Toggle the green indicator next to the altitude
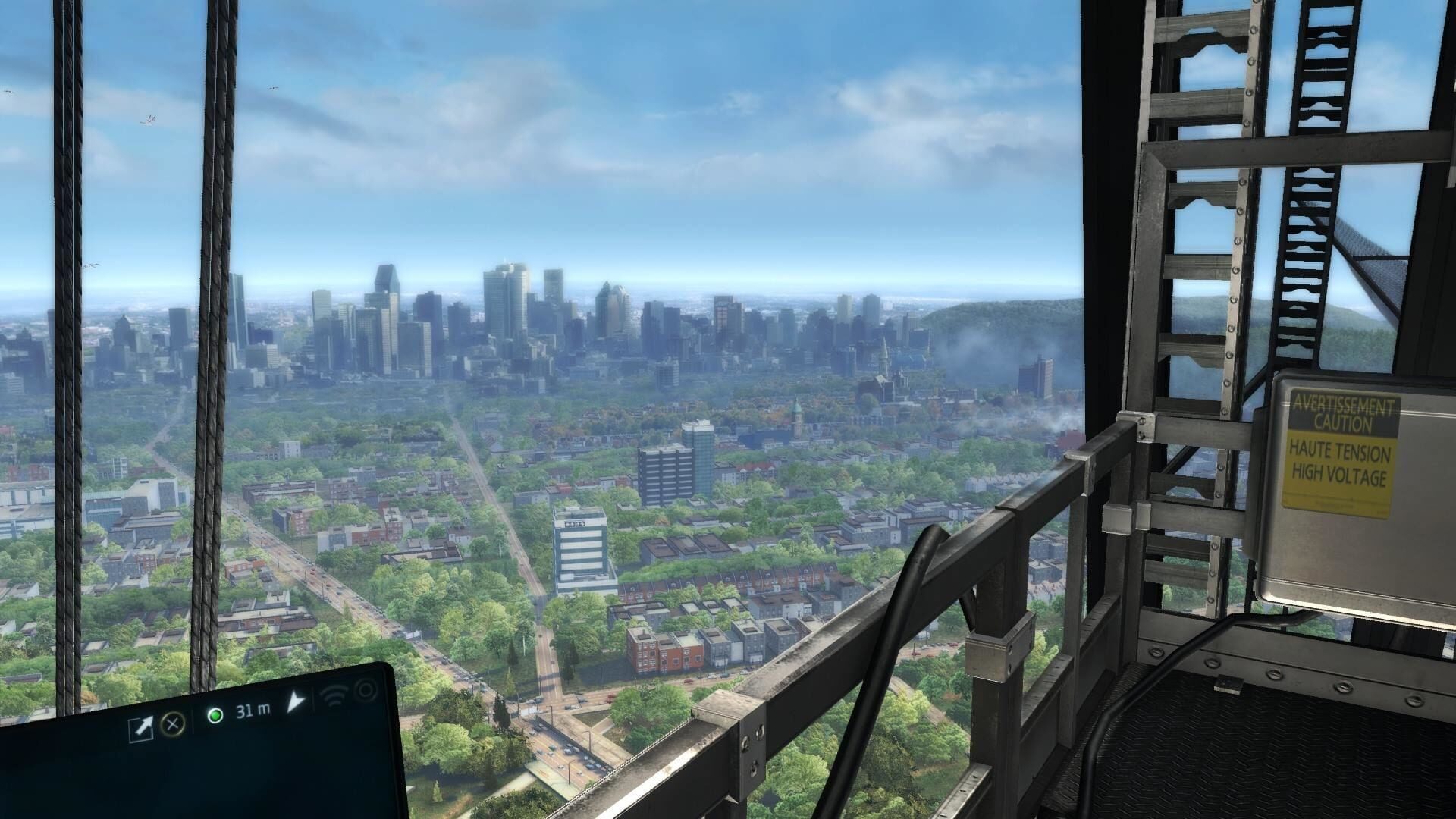This screenshot has height=819, width=1456. click(216, 717)
